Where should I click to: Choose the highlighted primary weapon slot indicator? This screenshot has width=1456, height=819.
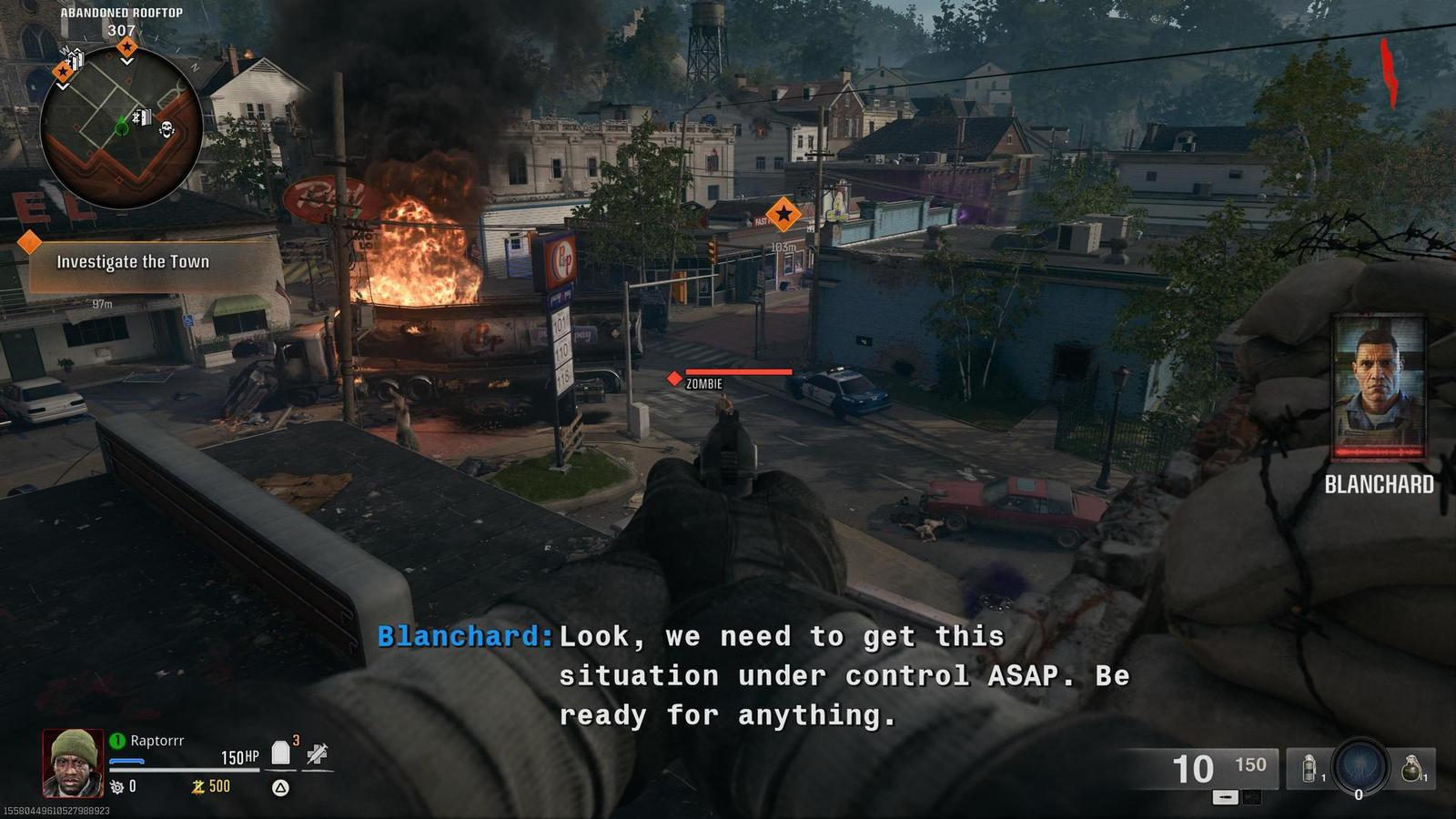pos(1226,797)
